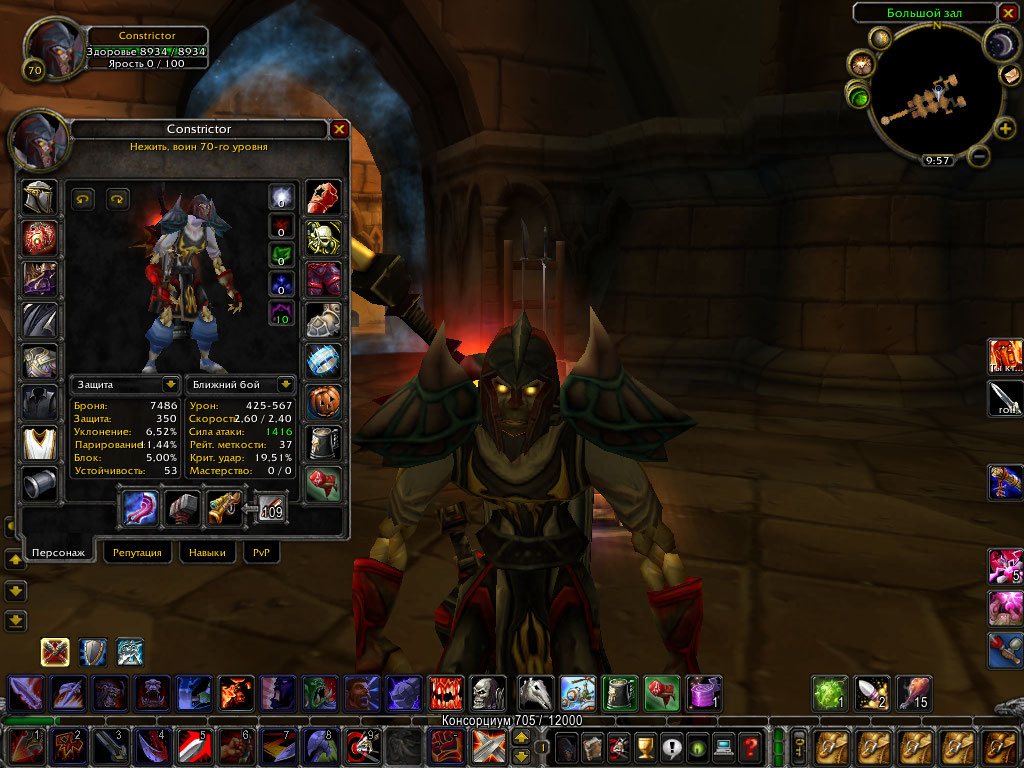This screenshot has width=1024, height=768.
Task: Activate the ability in action slot 1
Action: point(22,747)
